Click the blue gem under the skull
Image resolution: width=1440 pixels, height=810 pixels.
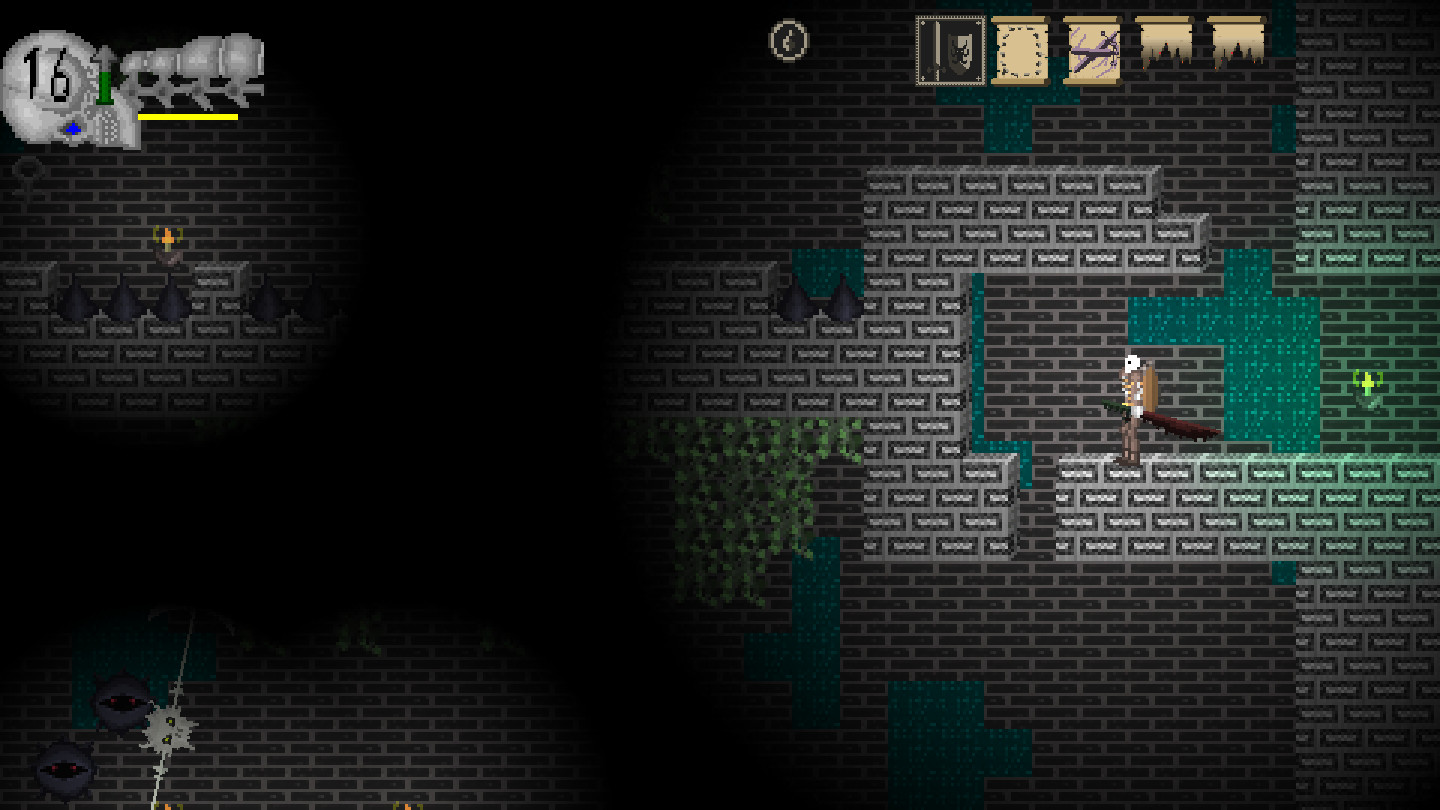coord(73,128)
